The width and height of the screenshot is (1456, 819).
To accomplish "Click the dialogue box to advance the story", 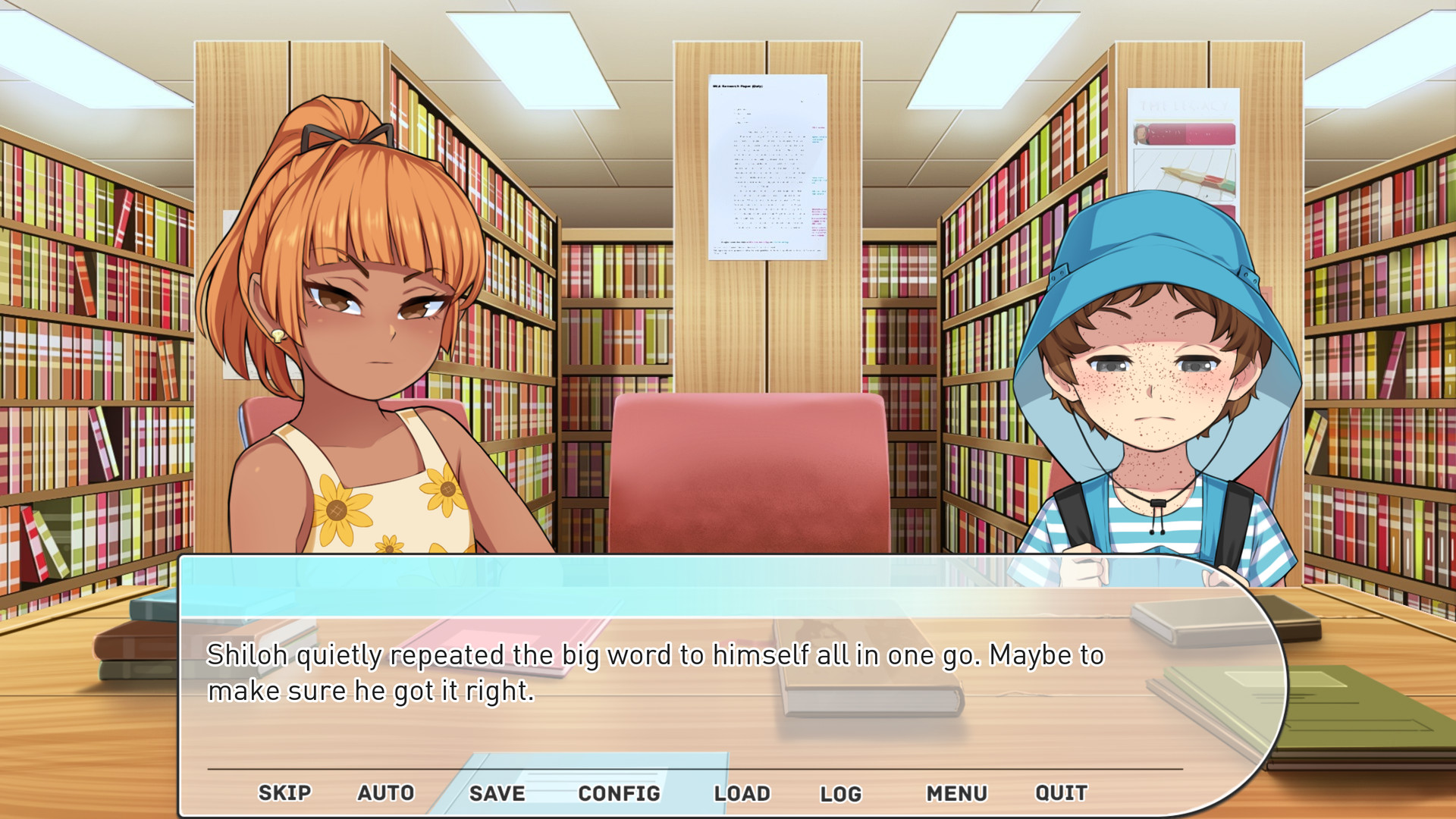I will click(682, 675).
